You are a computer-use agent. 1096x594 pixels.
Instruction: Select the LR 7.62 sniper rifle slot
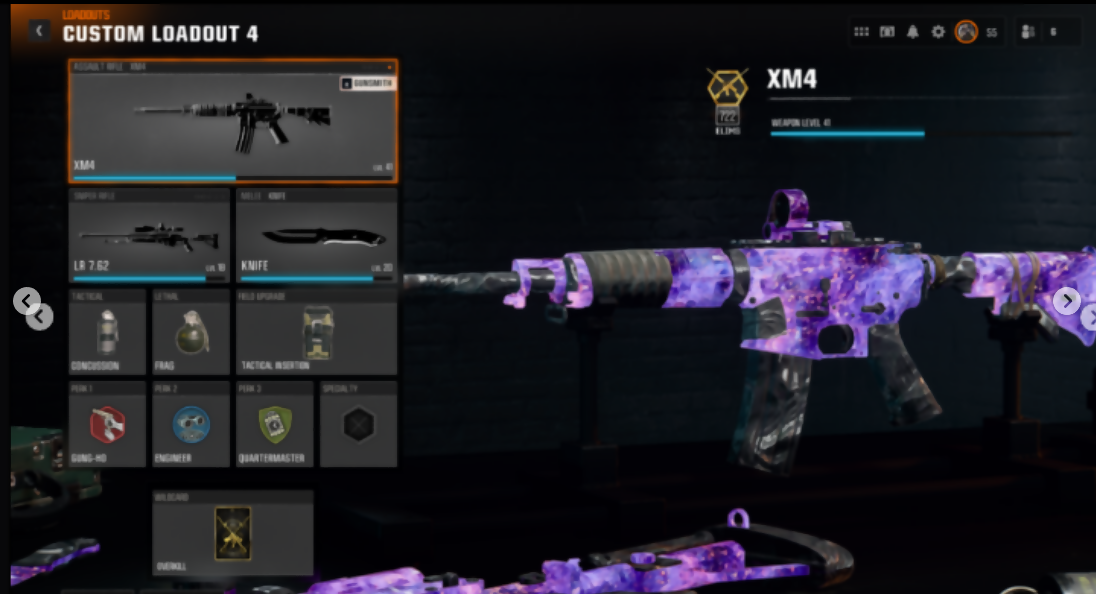[149, 236]
